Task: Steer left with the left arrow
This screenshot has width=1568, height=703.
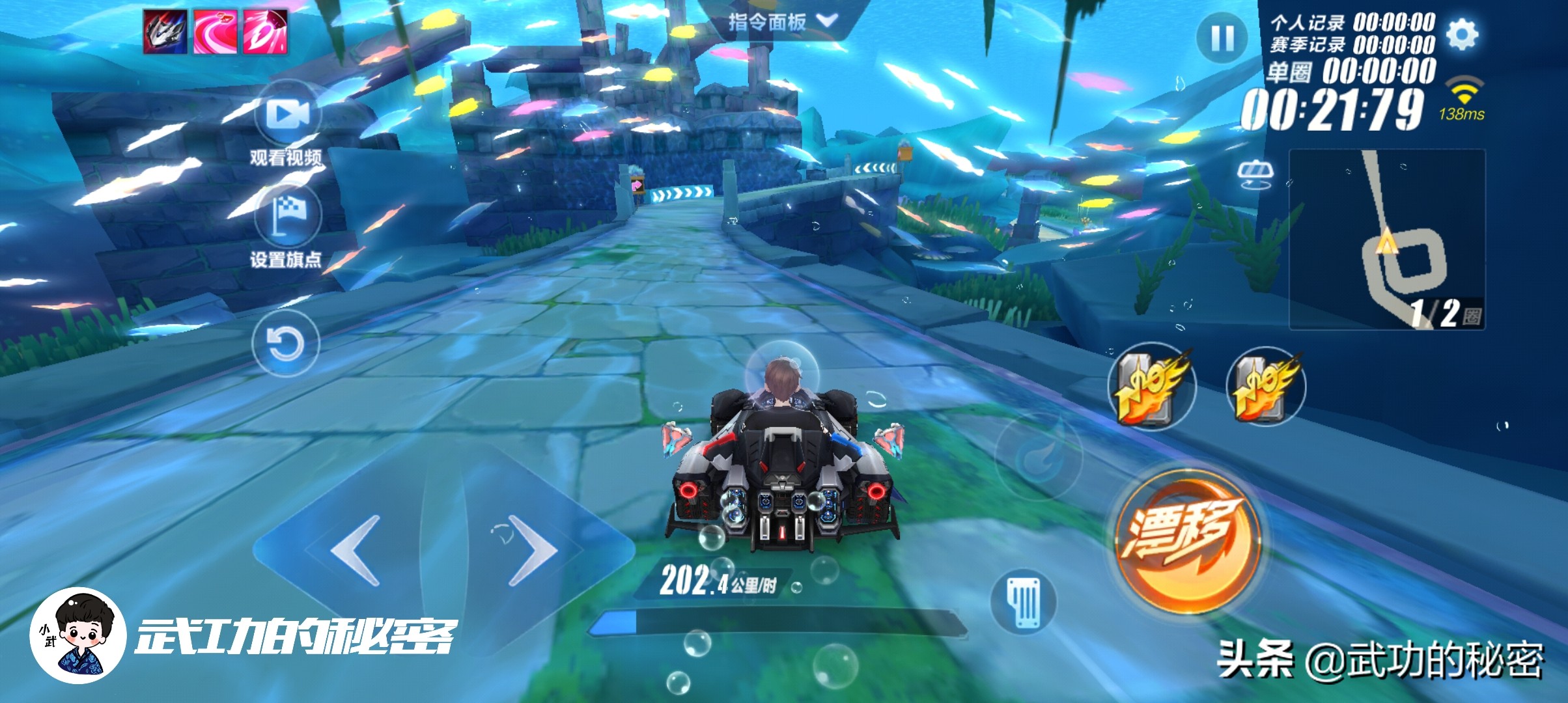Action: coord(356,550)
